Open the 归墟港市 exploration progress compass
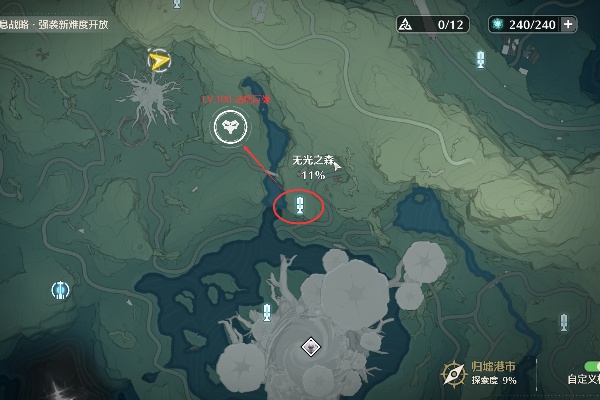The width and height of the screenshot is (600, 400). [x=455, y=373]
